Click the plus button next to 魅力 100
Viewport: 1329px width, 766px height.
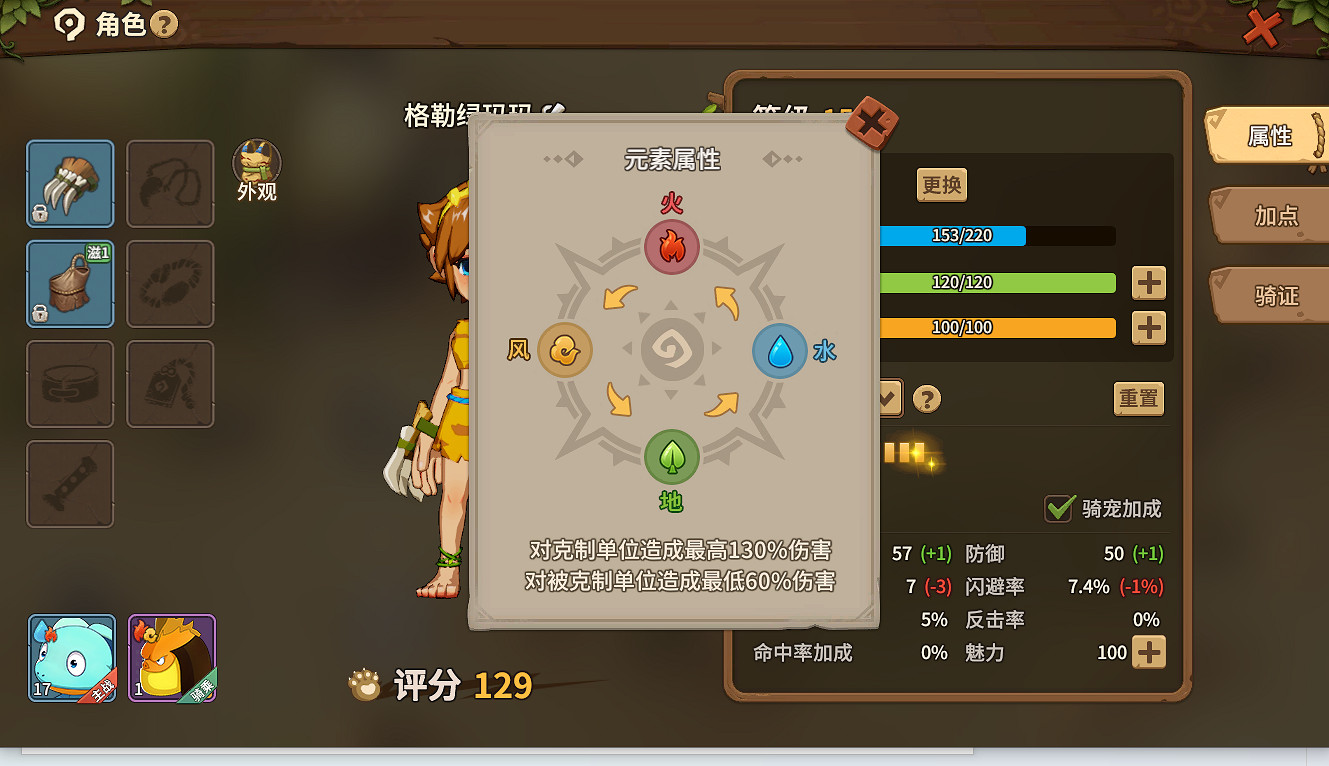click(1148, 652)
